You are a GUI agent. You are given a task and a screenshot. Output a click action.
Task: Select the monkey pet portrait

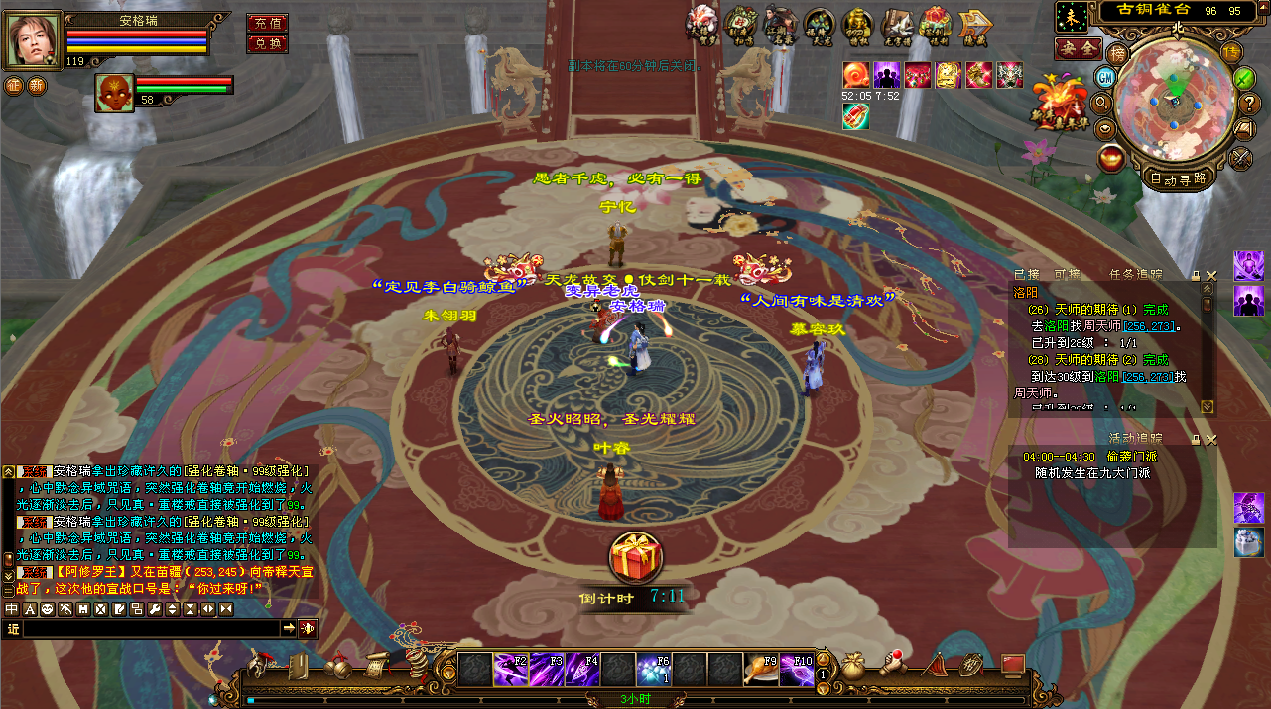point(114,92)
